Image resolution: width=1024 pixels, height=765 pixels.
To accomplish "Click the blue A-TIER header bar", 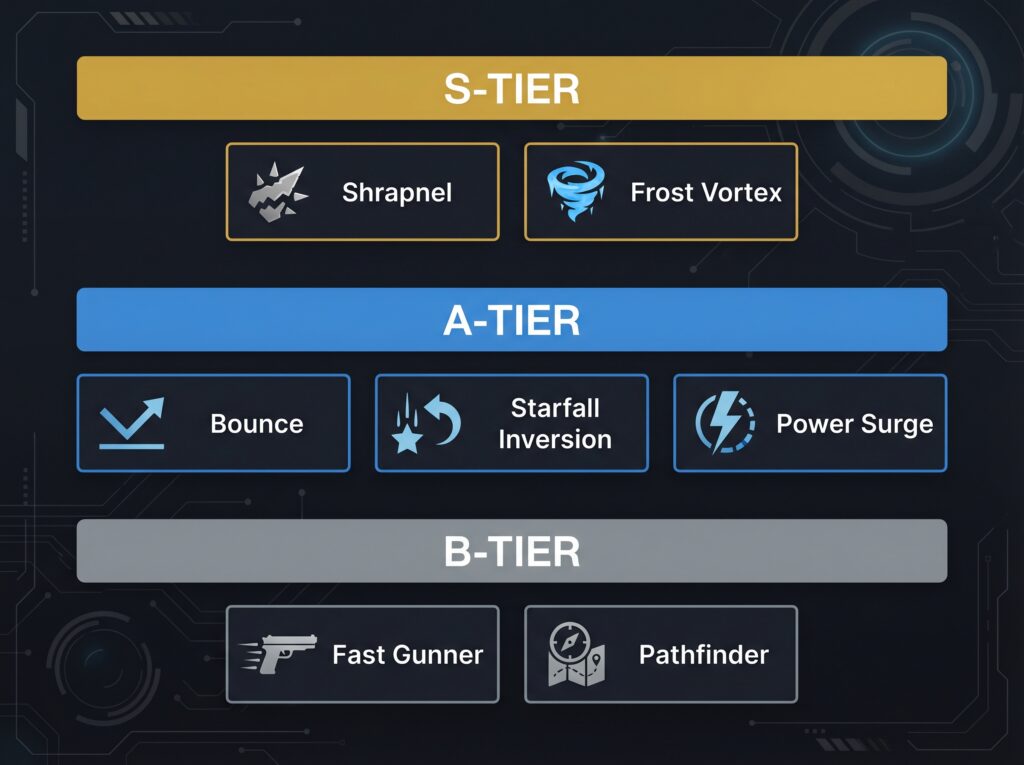I will pyautogui.click(x=511, y=320).
